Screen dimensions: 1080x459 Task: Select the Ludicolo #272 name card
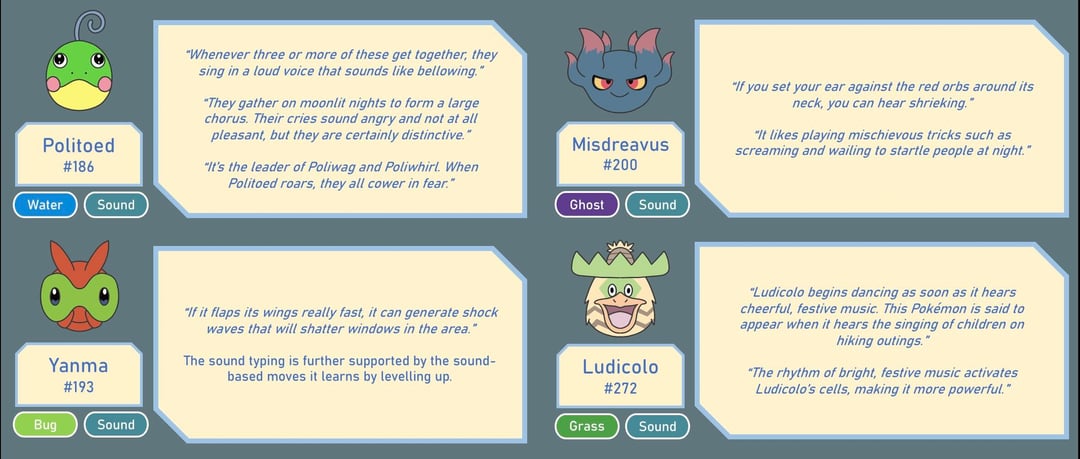pos(620,376)
